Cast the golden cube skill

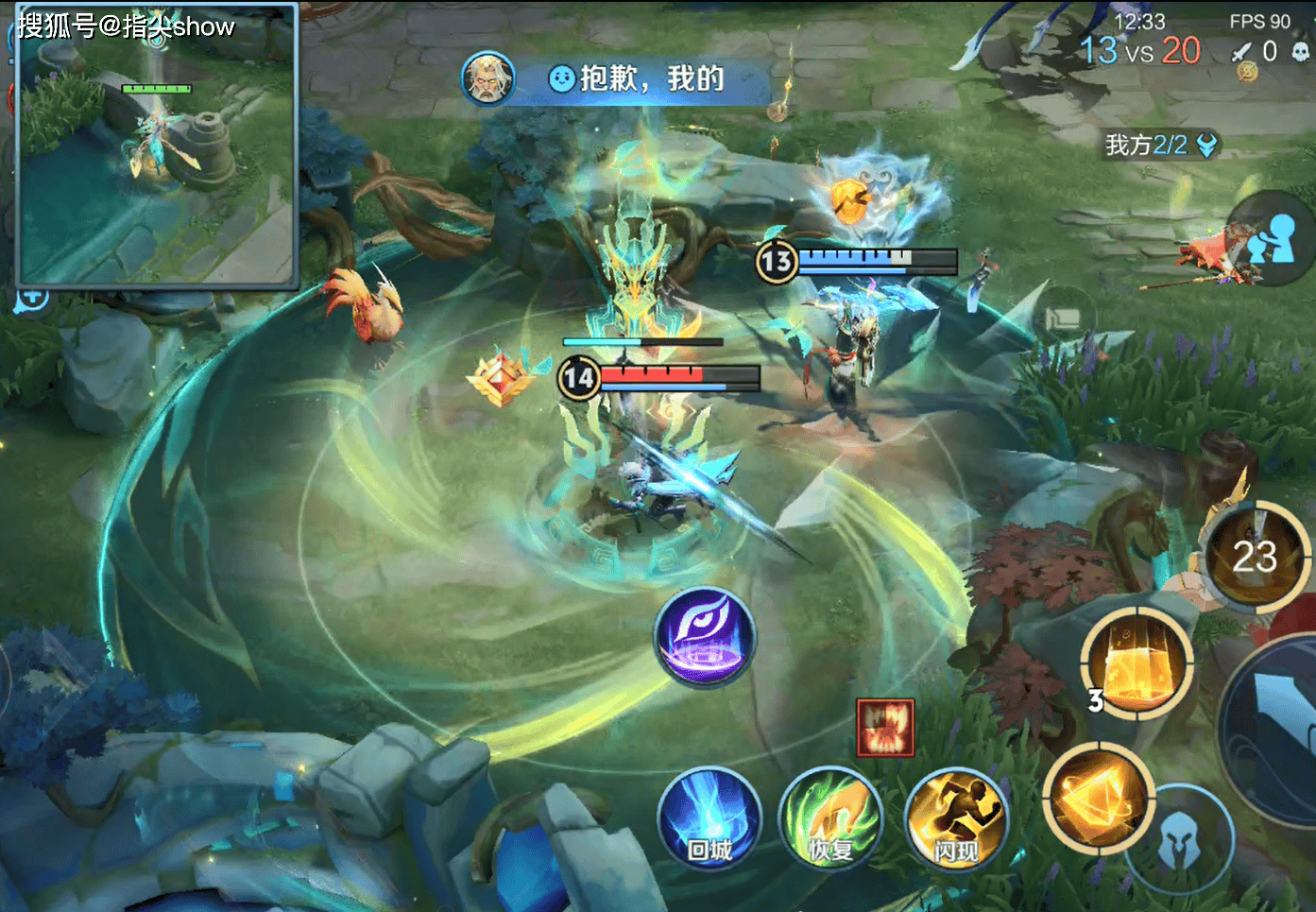1137,662
